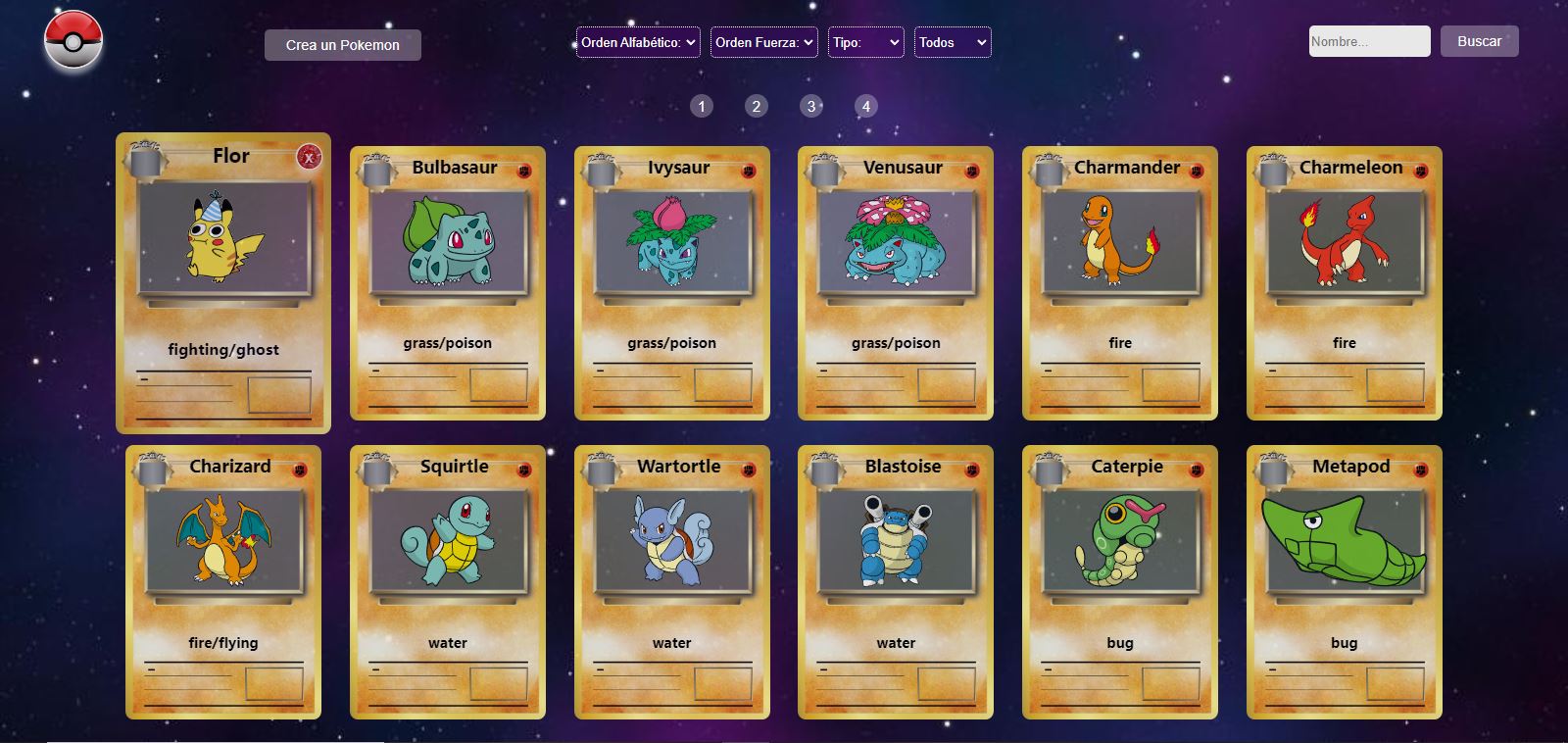The width and height of the screenshot is (1568, 743).
Task: Click inside the Nombre search field
Action: tap(1368, 41)
